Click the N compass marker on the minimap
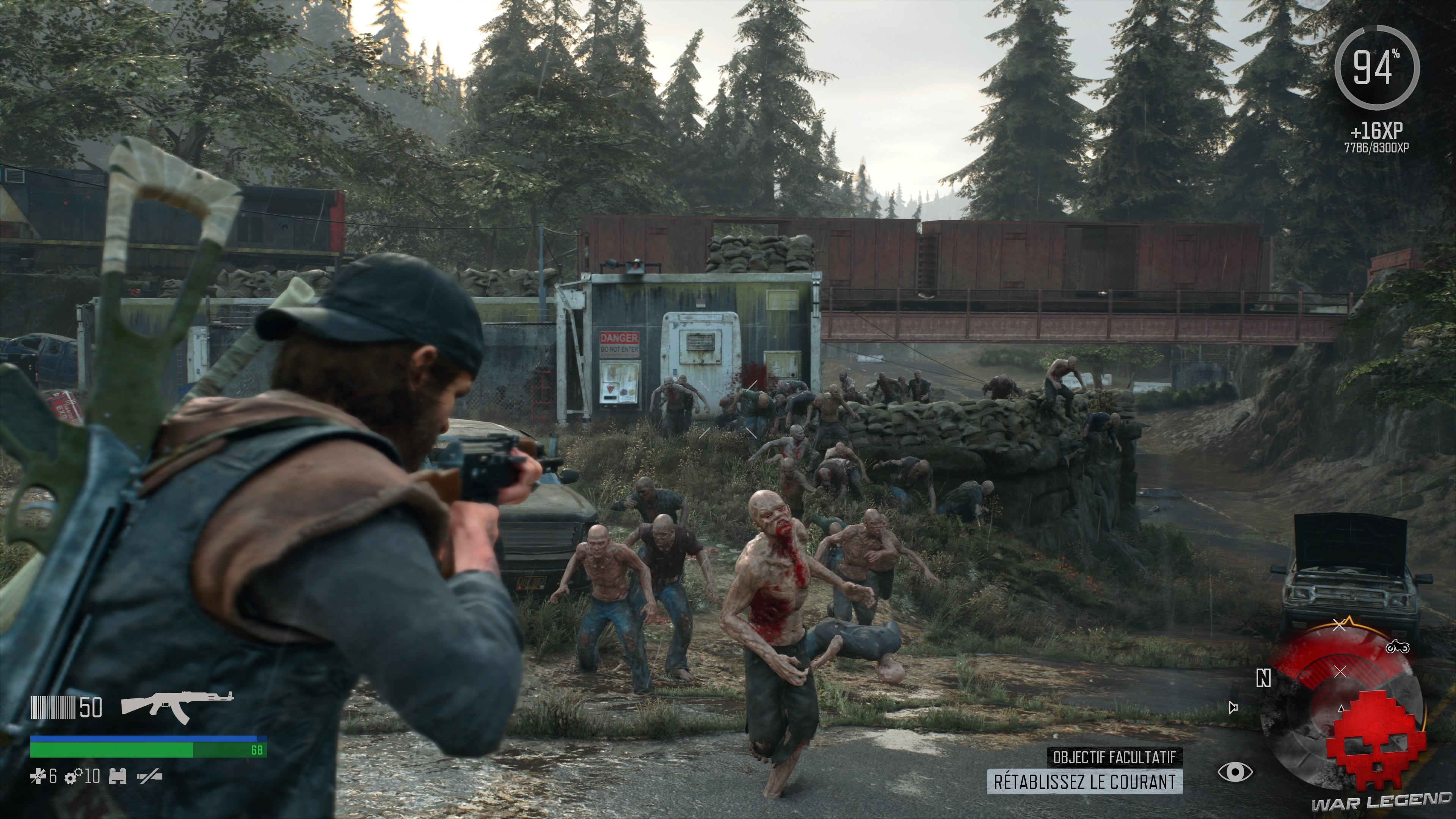 click(1264, 678)
